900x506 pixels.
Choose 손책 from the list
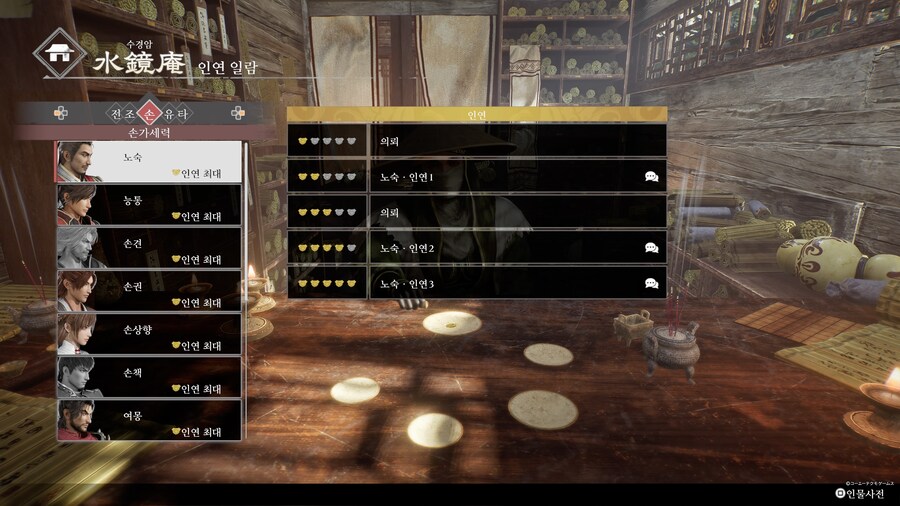148,377
